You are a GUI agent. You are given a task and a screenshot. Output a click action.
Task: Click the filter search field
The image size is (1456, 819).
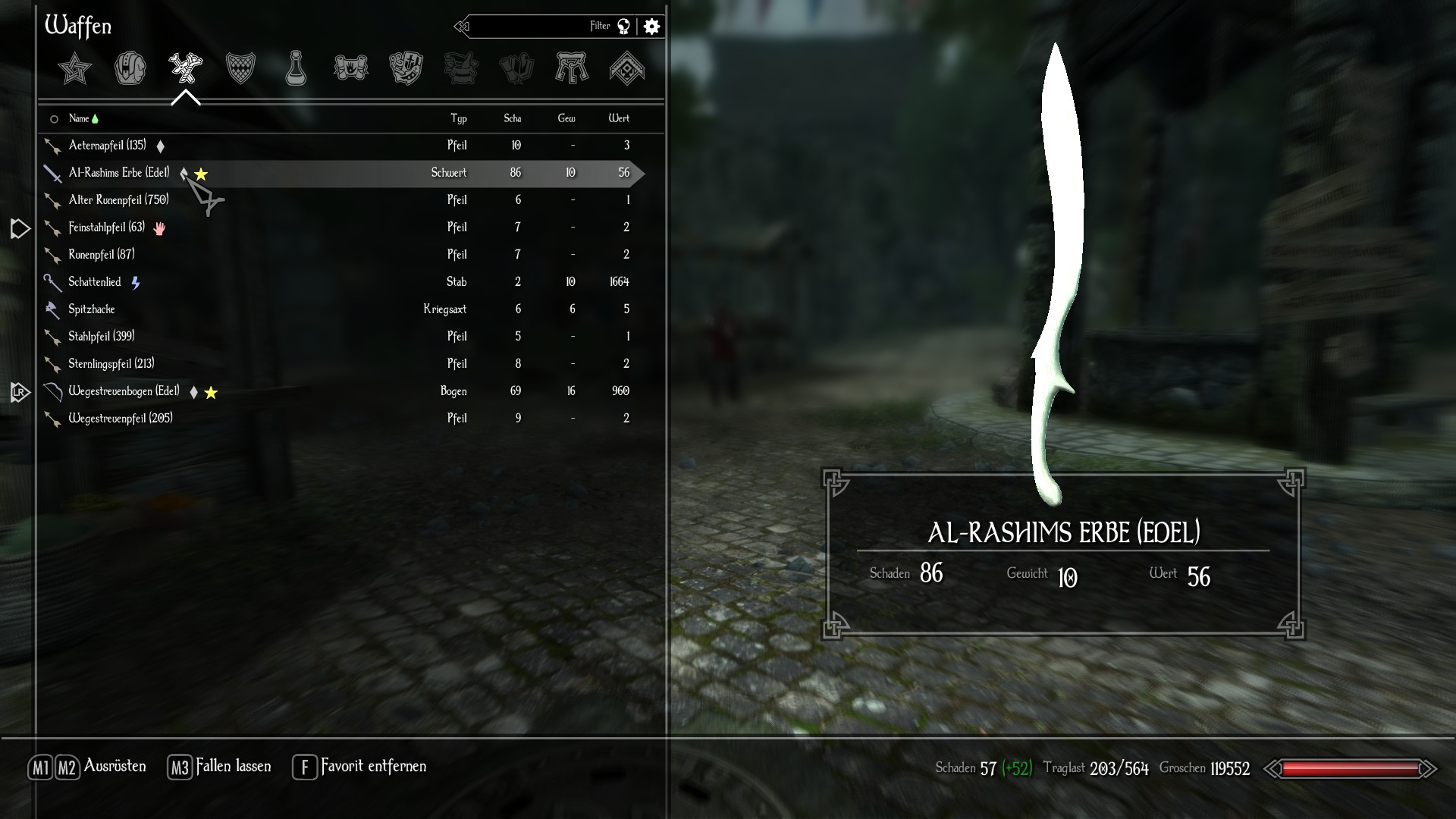pos(531,27)
